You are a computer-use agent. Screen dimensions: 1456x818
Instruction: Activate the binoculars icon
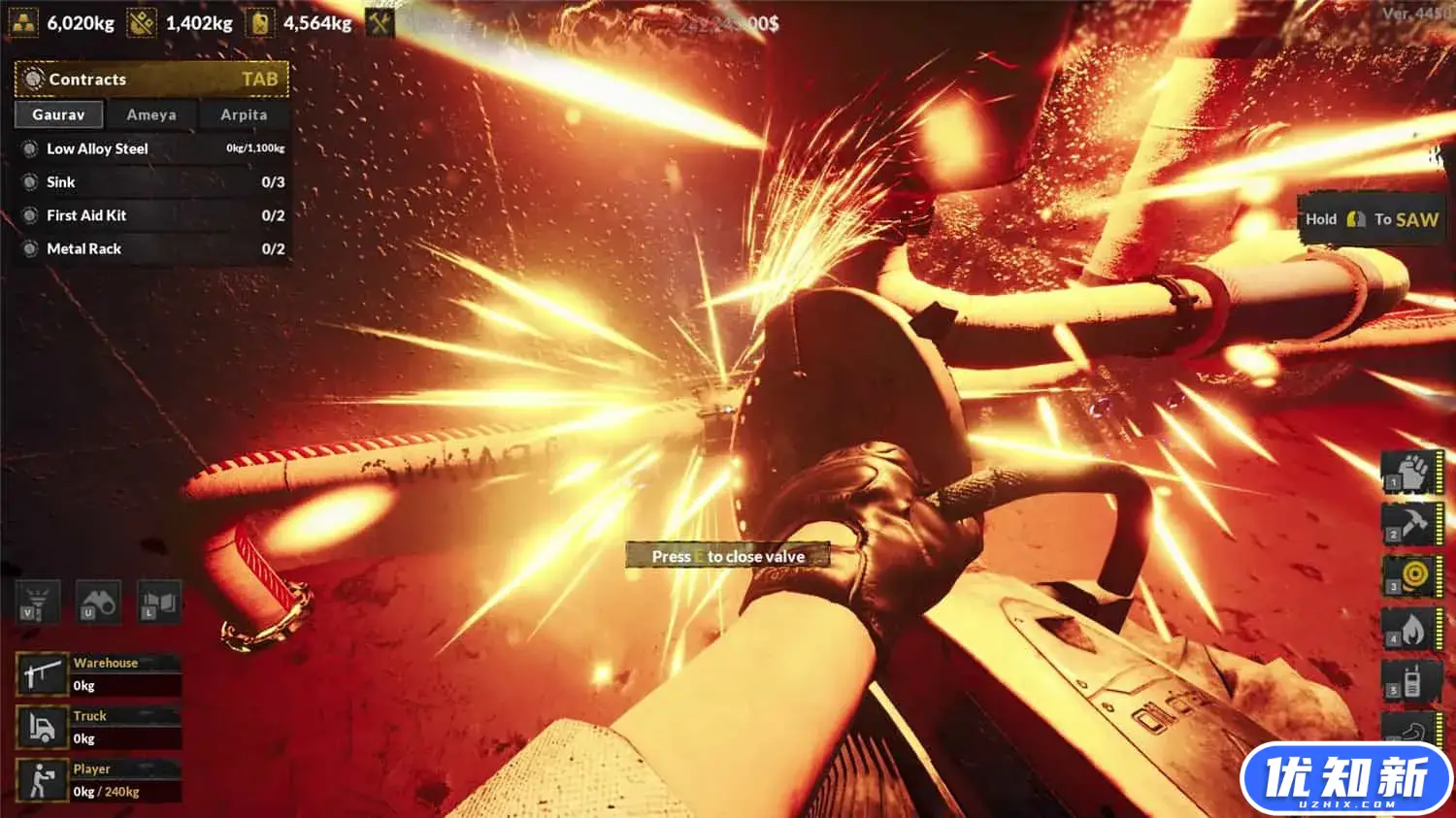click(98, 602)
